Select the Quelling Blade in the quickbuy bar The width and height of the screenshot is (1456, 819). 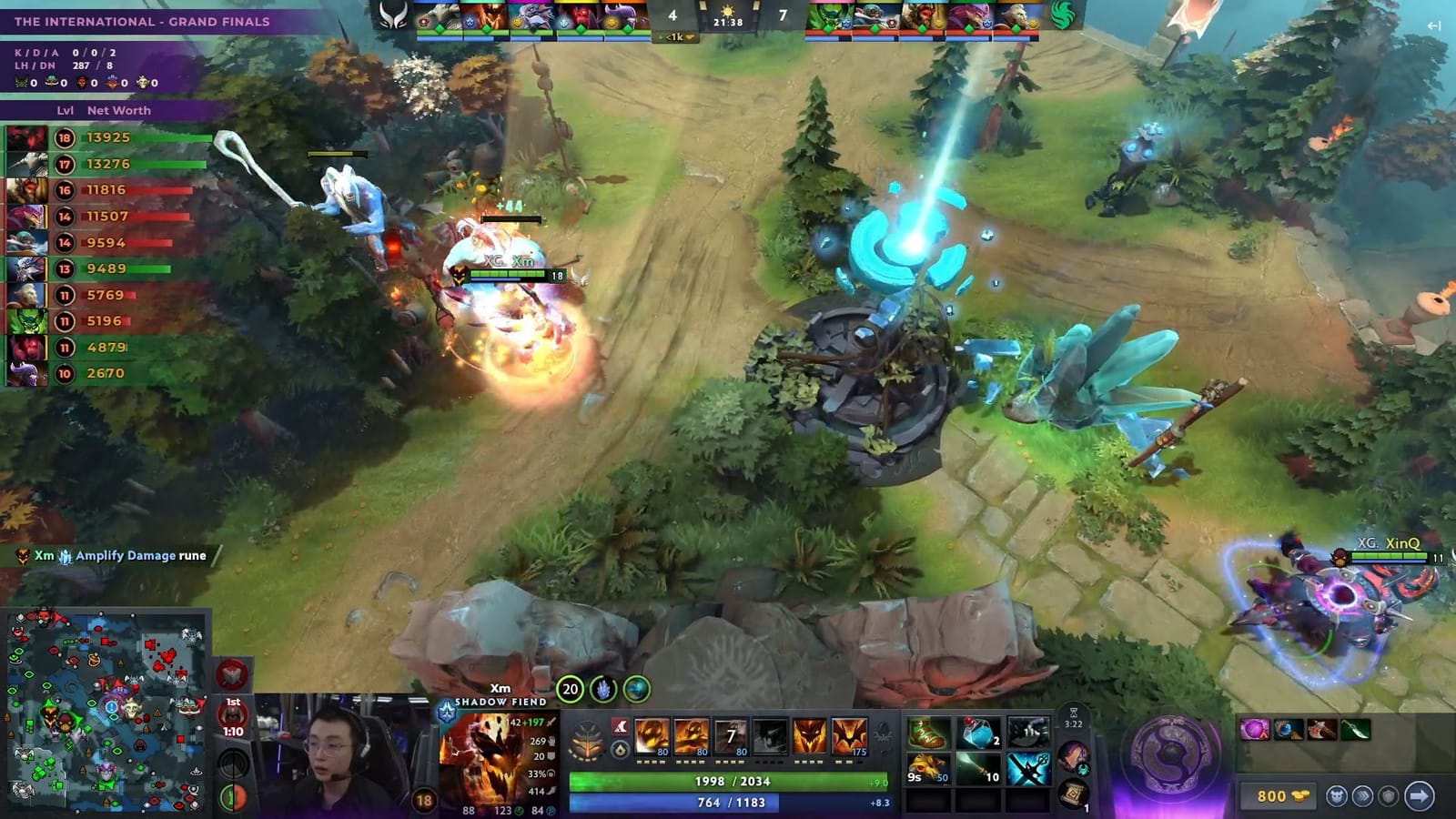coord(1355,730)
